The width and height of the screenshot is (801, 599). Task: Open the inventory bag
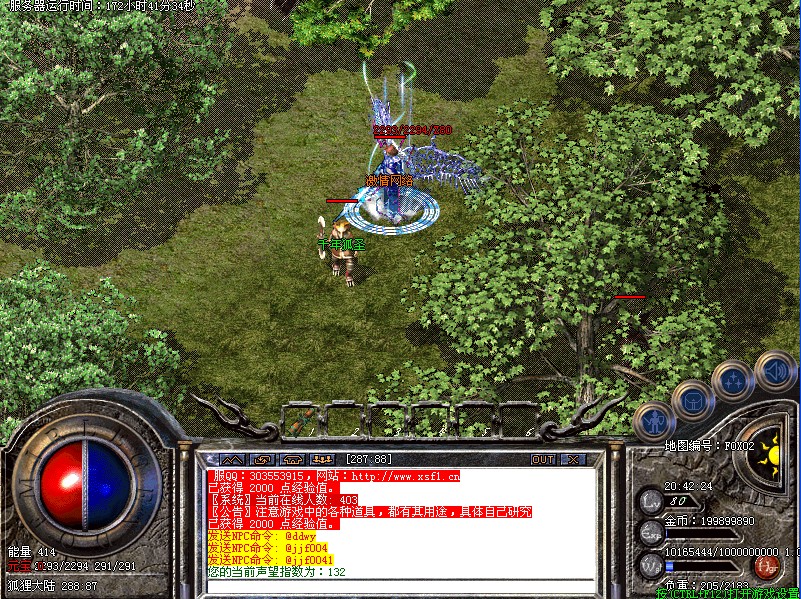tap(693, 402)
